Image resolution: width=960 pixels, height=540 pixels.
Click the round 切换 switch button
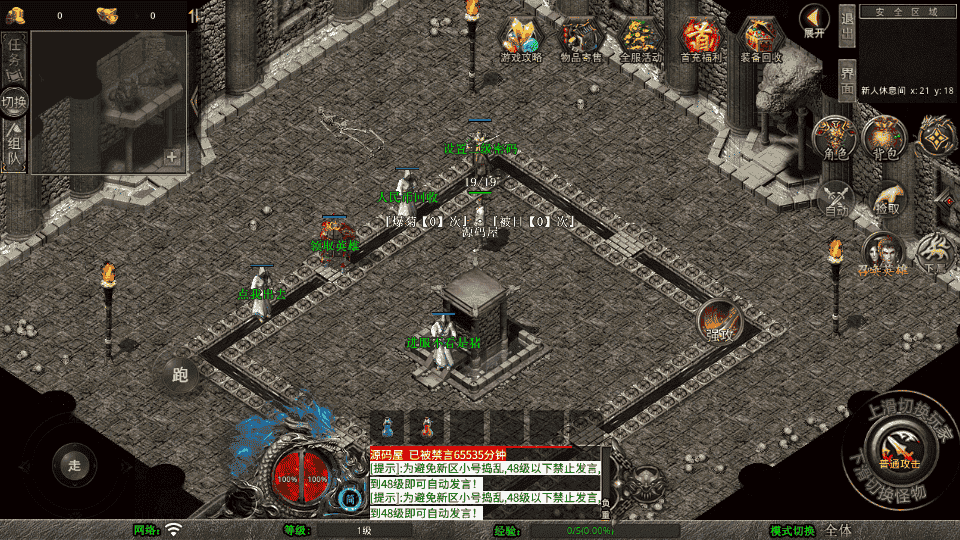tap(15, 101)
